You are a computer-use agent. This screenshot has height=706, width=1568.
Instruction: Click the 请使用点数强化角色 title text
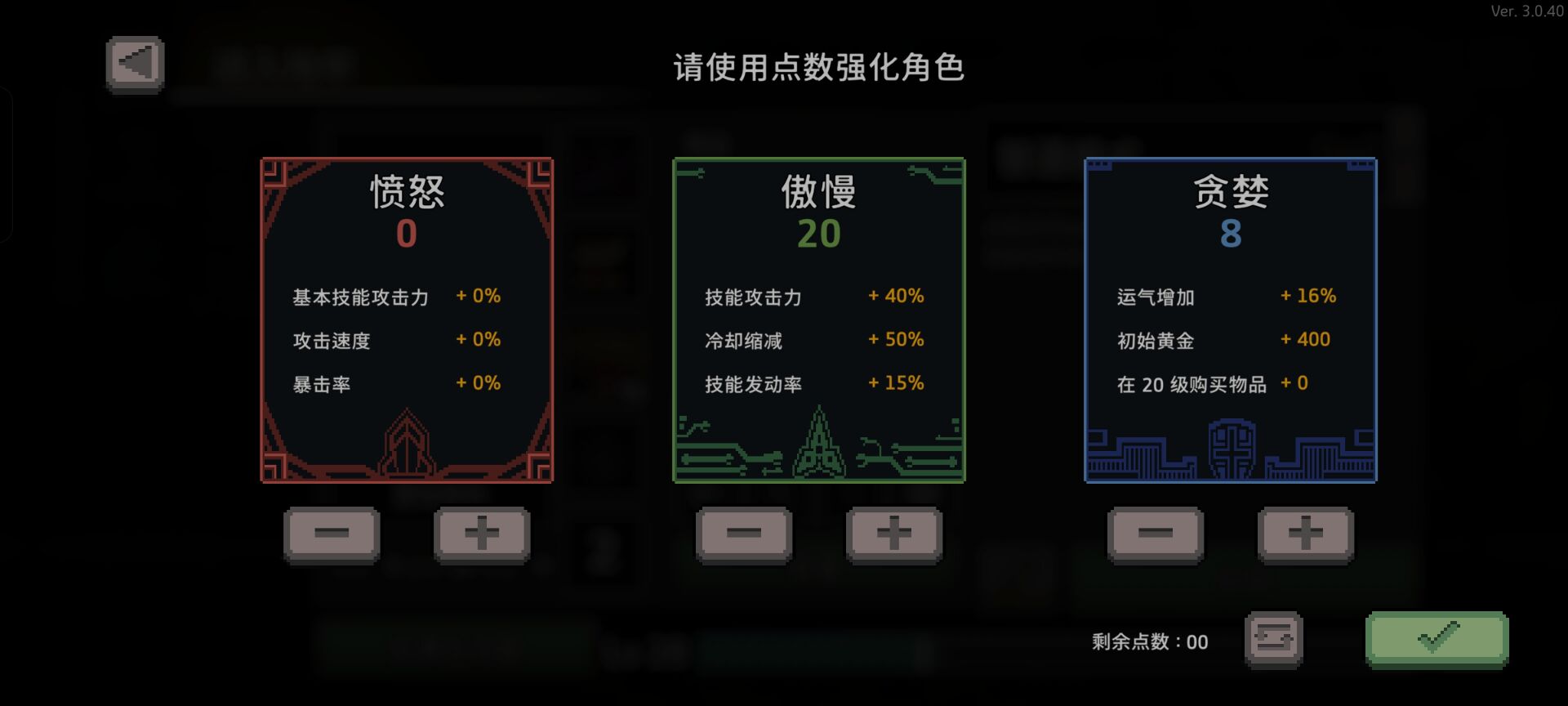pyautogui.click(x=818, y=70)
